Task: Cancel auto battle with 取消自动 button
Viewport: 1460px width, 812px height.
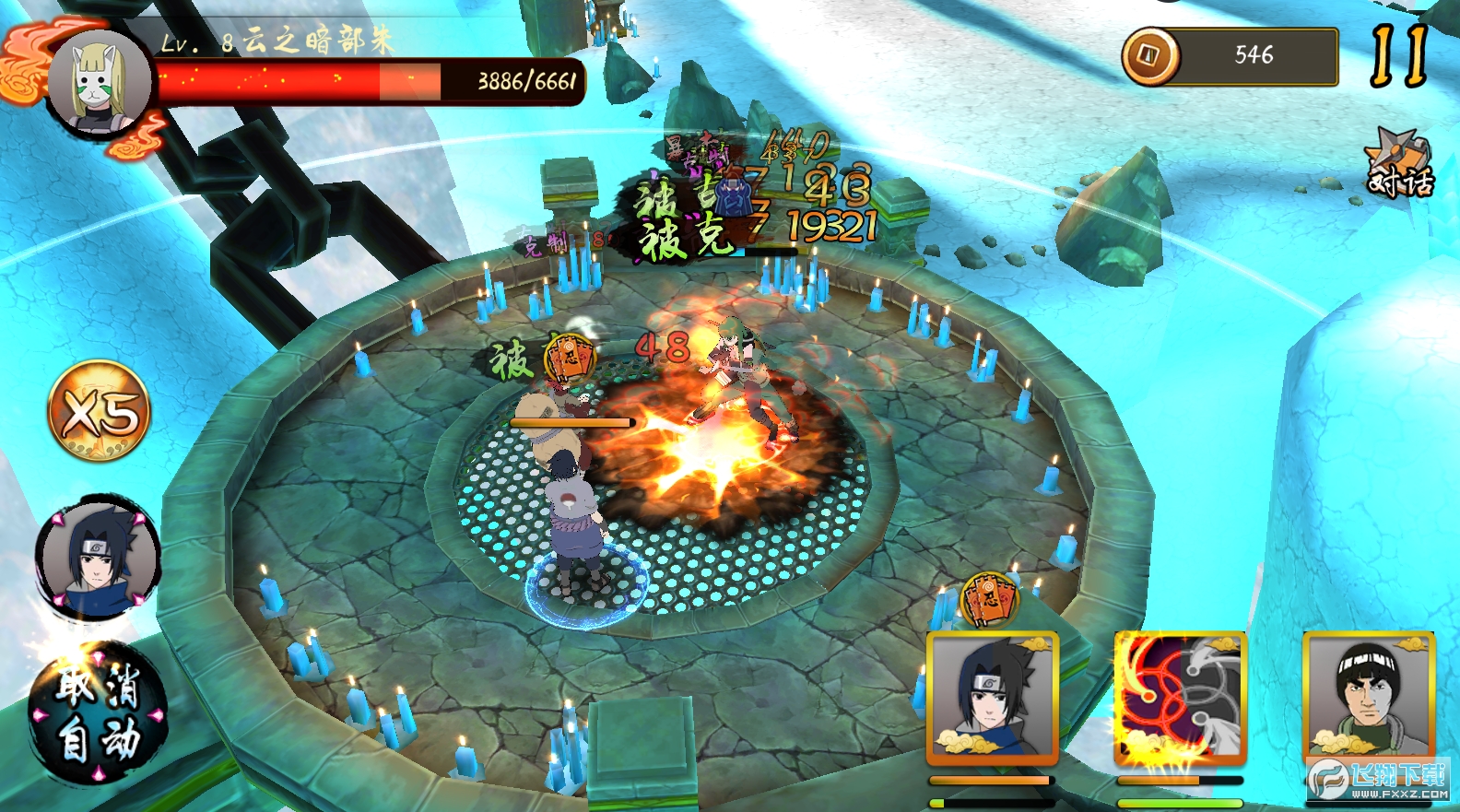Action: [x=99, y=714]
